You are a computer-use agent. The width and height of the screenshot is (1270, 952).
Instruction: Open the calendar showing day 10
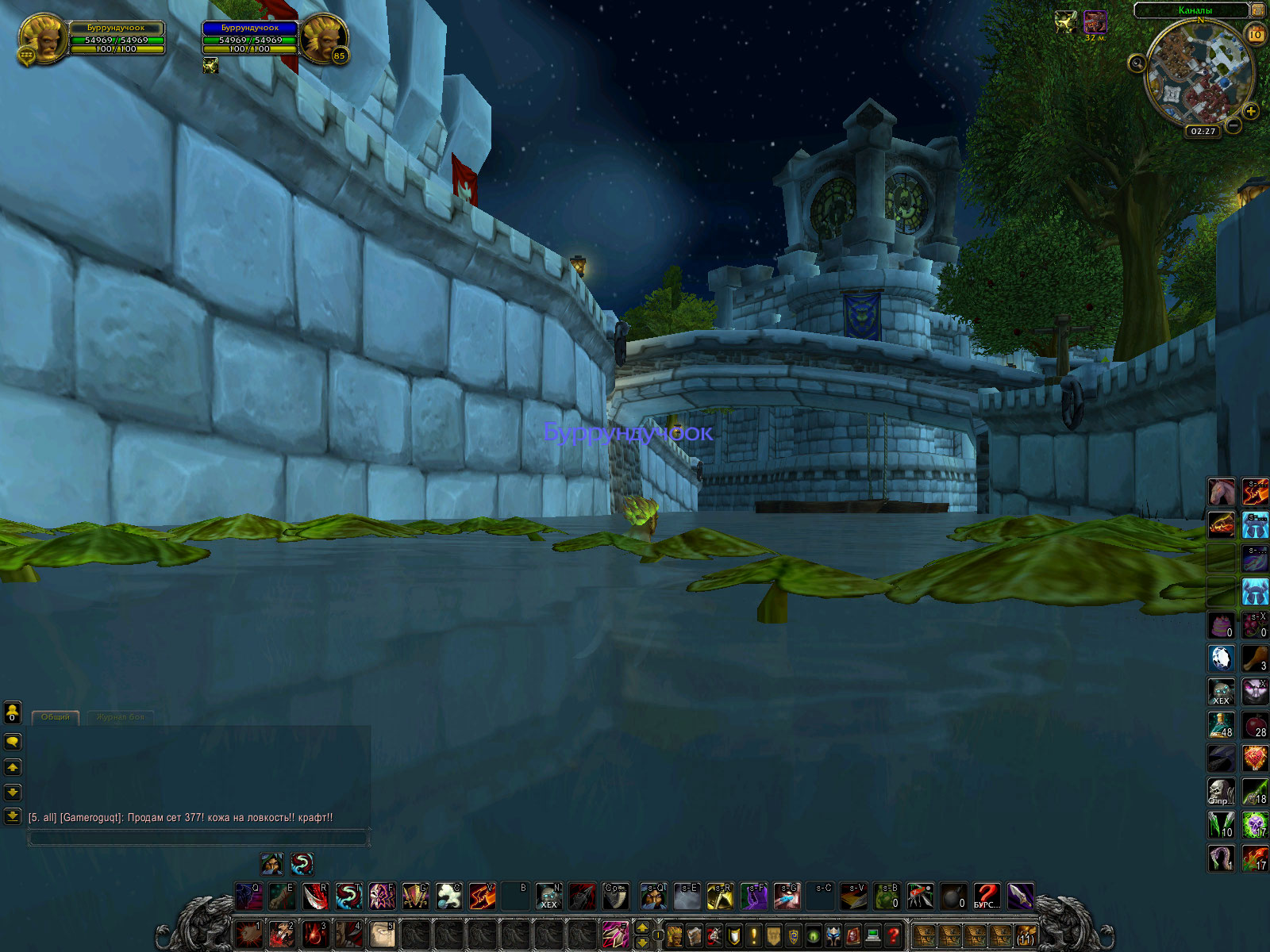click(1256, 34)
